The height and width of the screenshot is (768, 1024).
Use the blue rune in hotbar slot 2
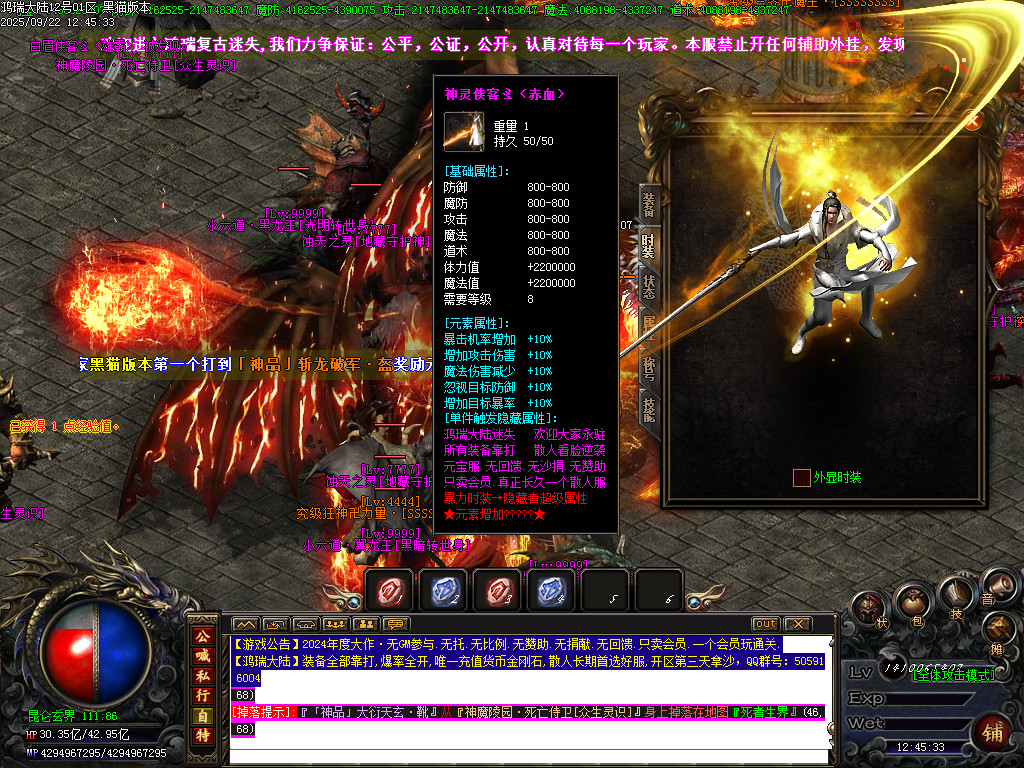click(443, 591)
